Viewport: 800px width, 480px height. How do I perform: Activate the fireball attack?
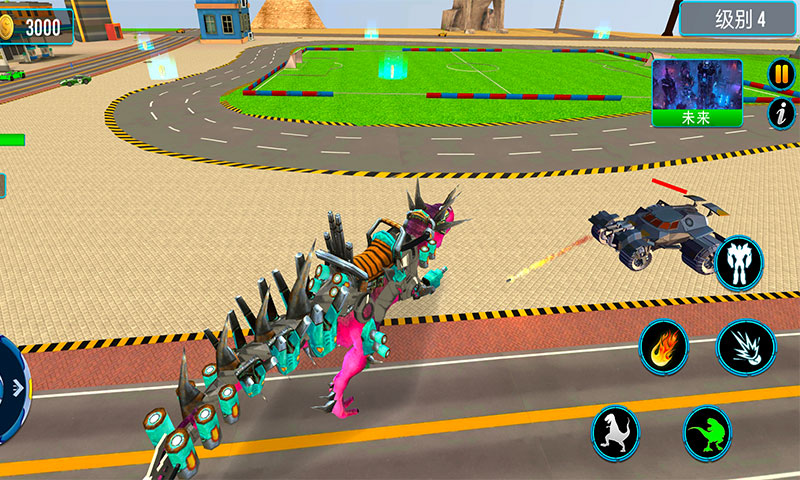(x=665, y=348)
